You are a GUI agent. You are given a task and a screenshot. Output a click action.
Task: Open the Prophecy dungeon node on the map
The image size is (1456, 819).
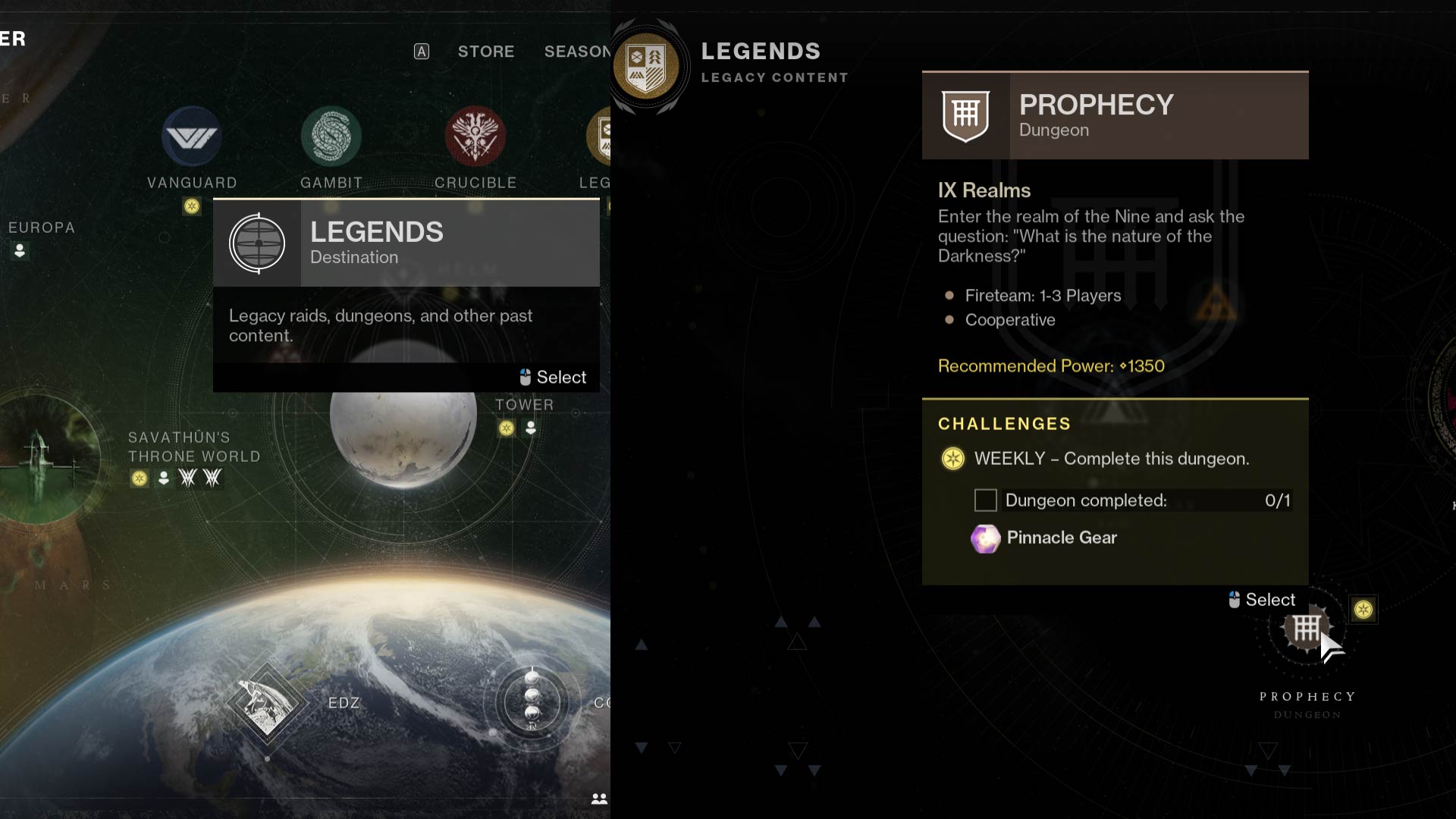(x=1306, y=629)
